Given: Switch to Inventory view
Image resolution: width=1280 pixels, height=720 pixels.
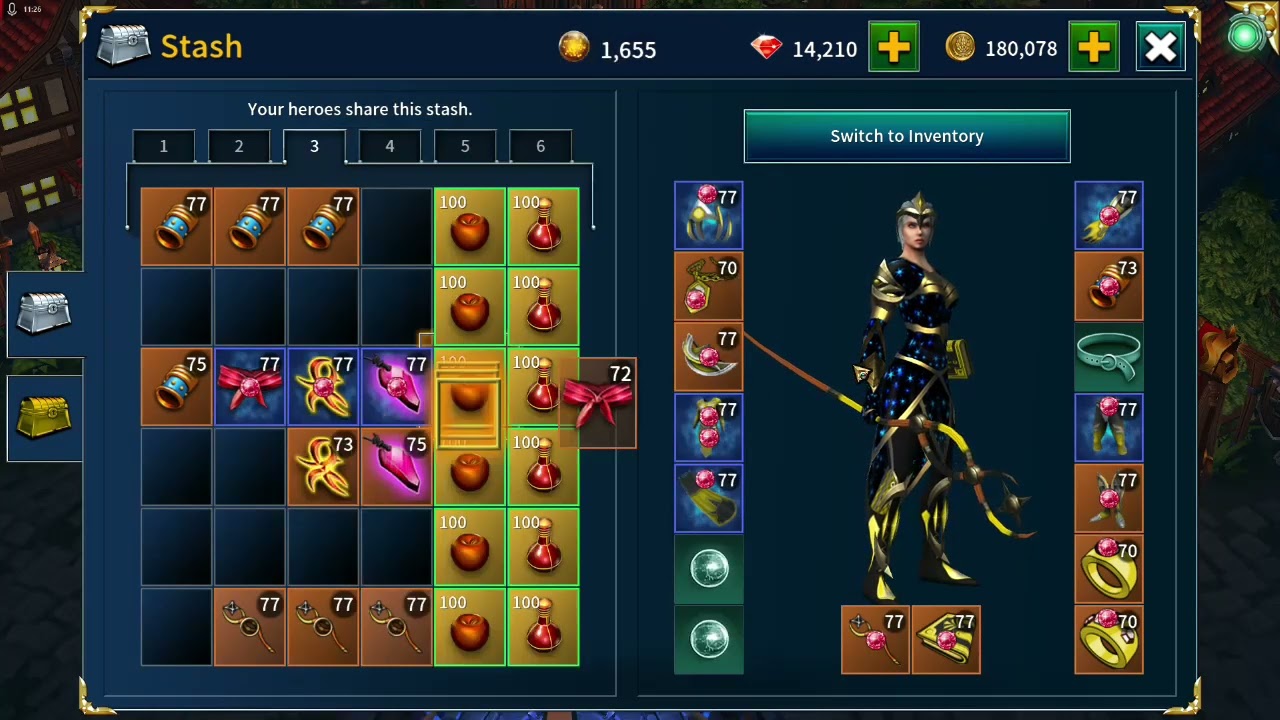Looking at the screenshot, I should (x=906, y=136).
